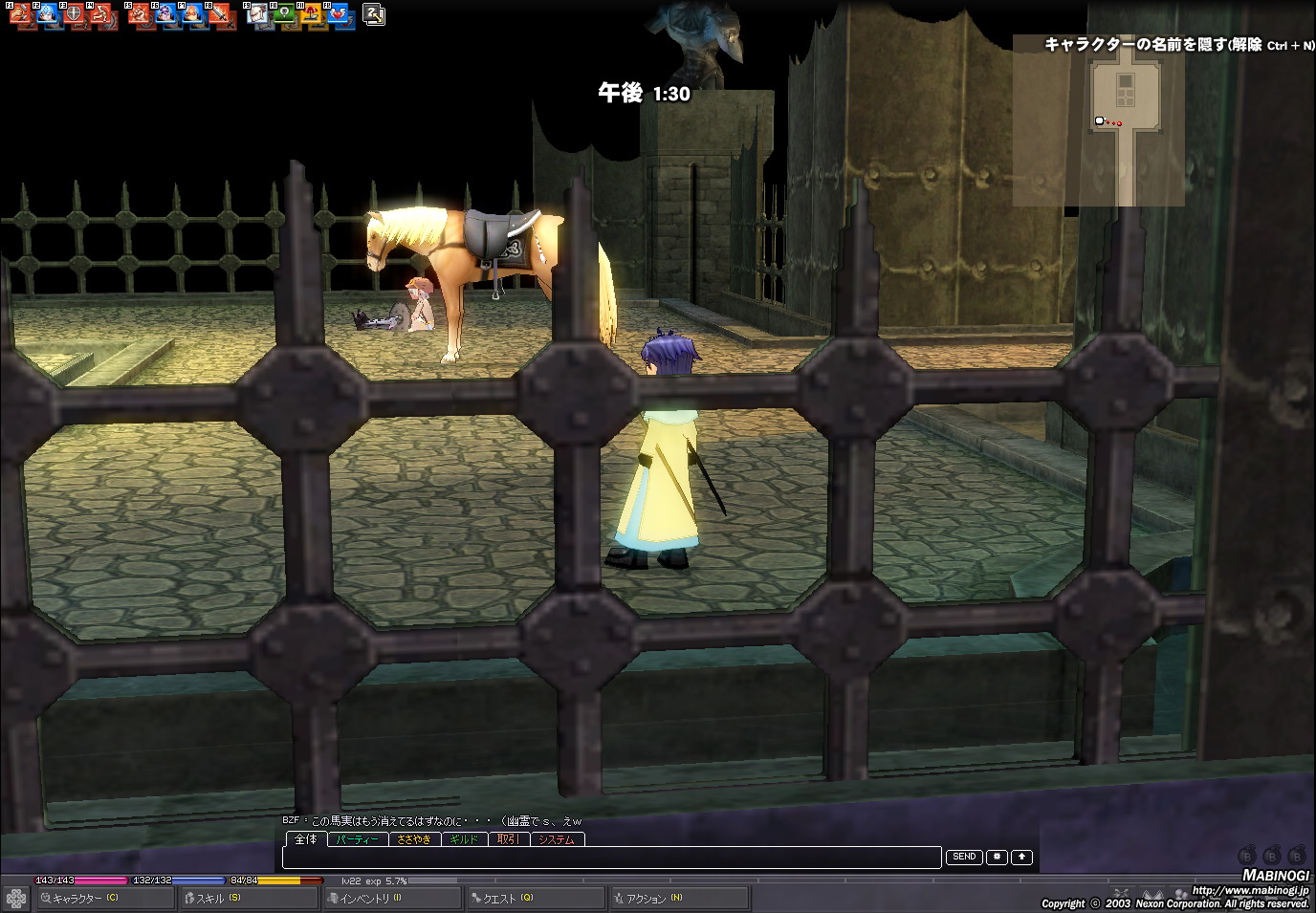Switch to the ギルド guild chat tab
Viewport: 1316px width, 913px height.
[x=464, y=839]
